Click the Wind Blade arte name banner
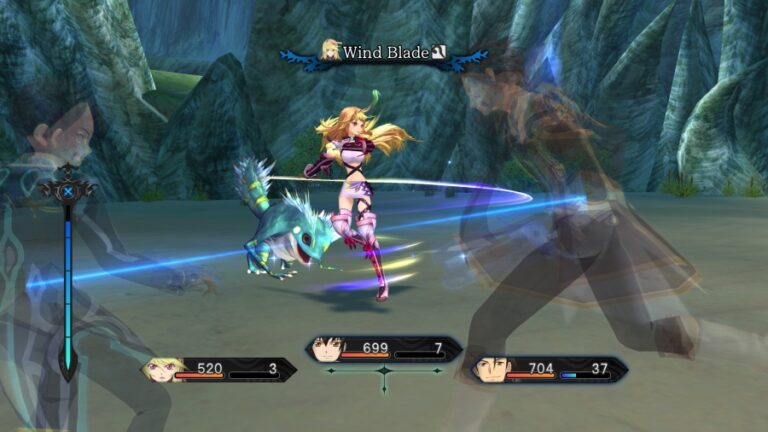 pyautogui.click(x=386, y=52)
